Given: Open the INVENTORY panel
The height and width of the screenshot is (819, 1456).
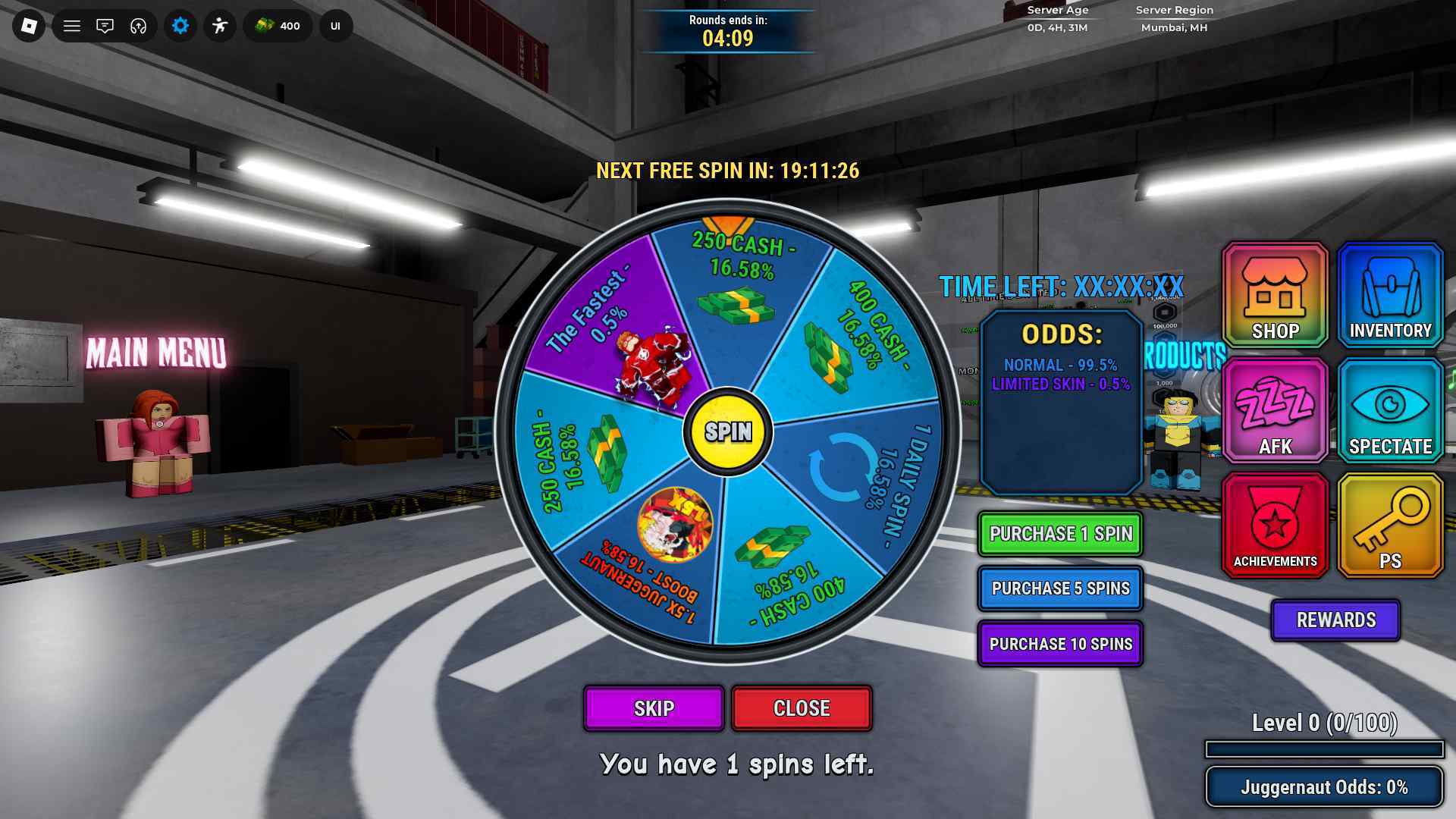Looking at the screenshot, I should (1390, 295).
